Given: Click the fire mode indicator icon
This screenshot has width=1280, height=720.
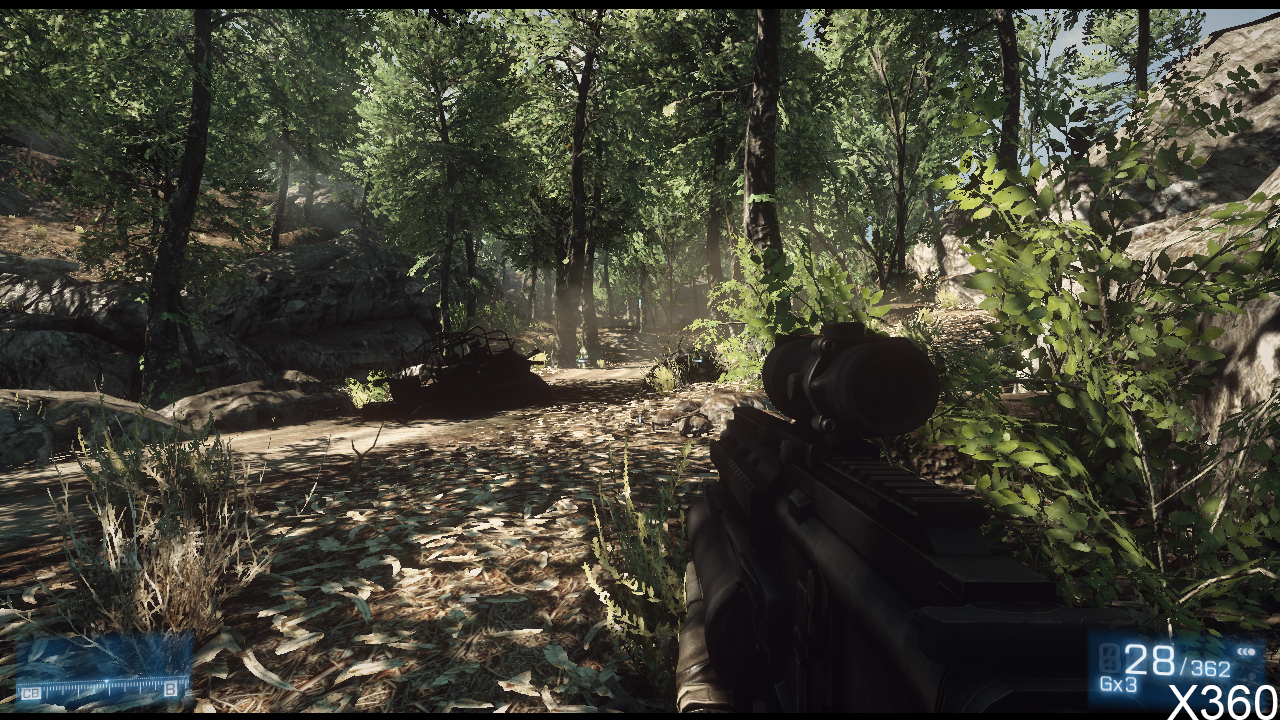Looking at the screenshot, I should [x=1246, y=652].
